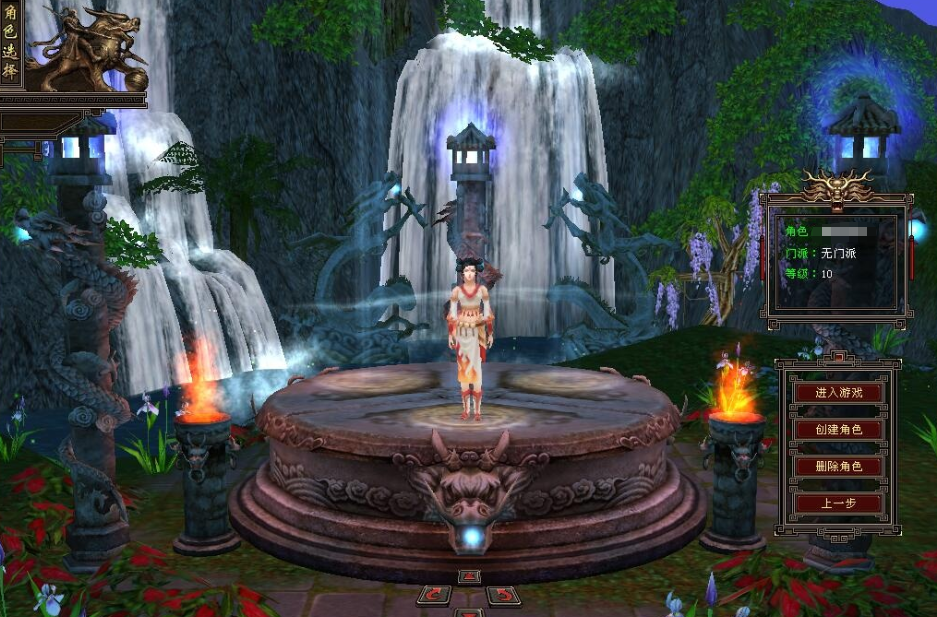Click the down arrow camera button
Image resolution: width=937 pixels, height=617 pixels.
469,612
